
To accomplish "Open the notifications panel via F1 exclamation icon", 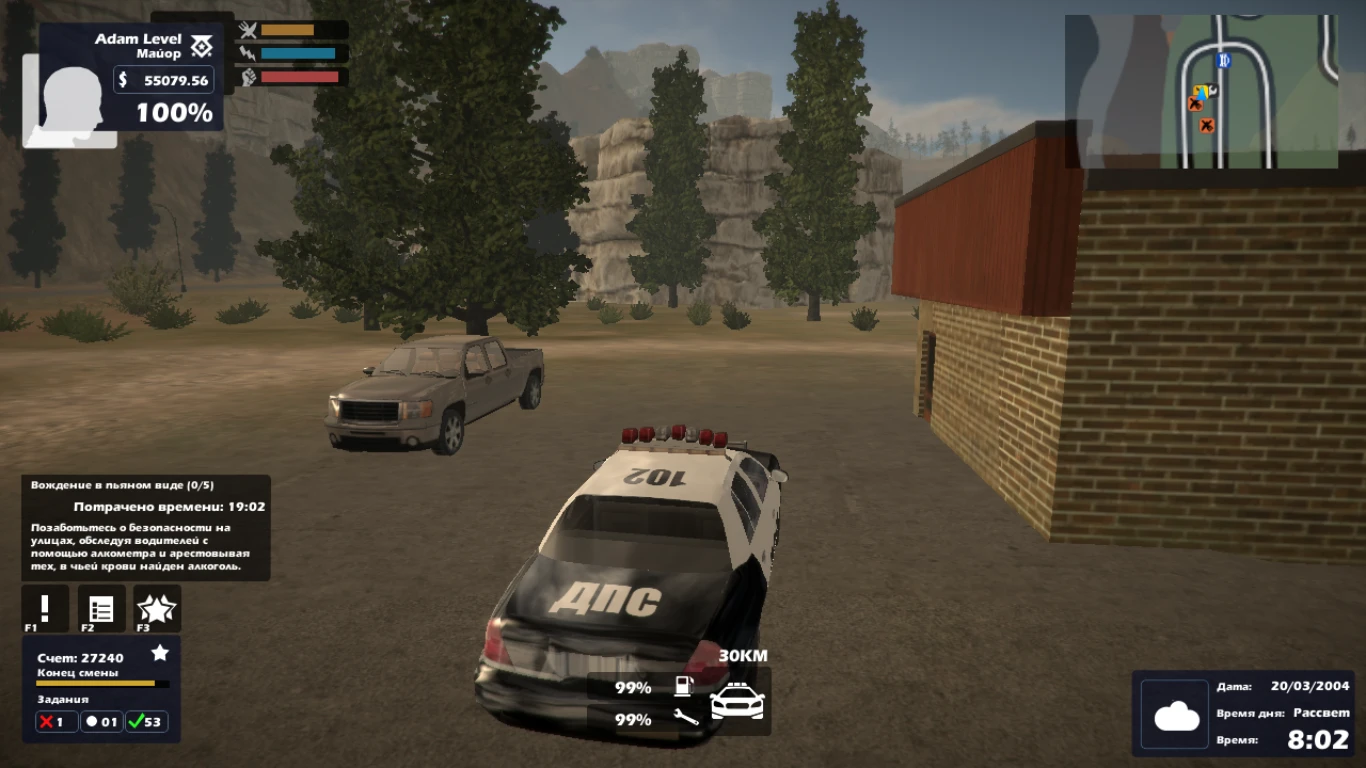I will pyautogui.click(x=43, y=607).
